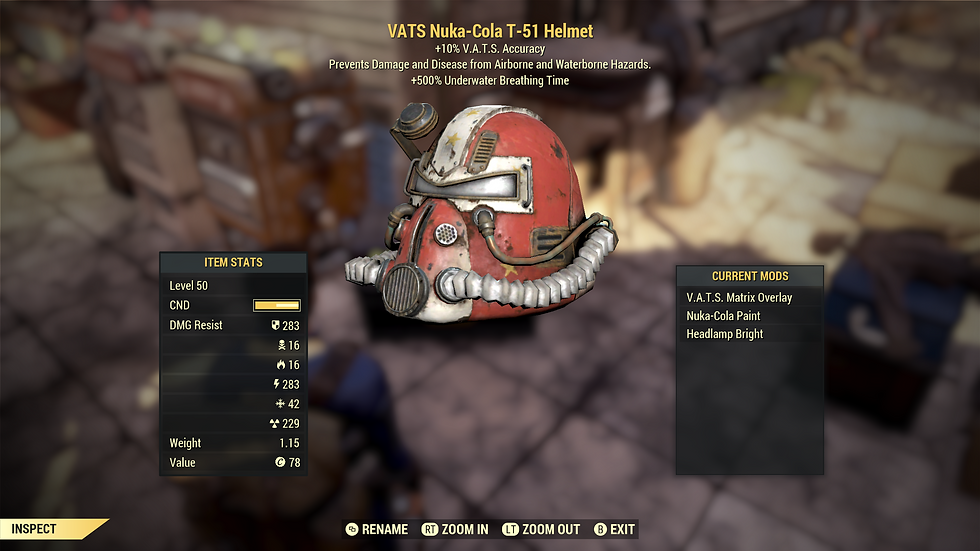Highlight the Headlamp Bright mod row
Viewport: 980px width, 551px height.
point(724,334)
